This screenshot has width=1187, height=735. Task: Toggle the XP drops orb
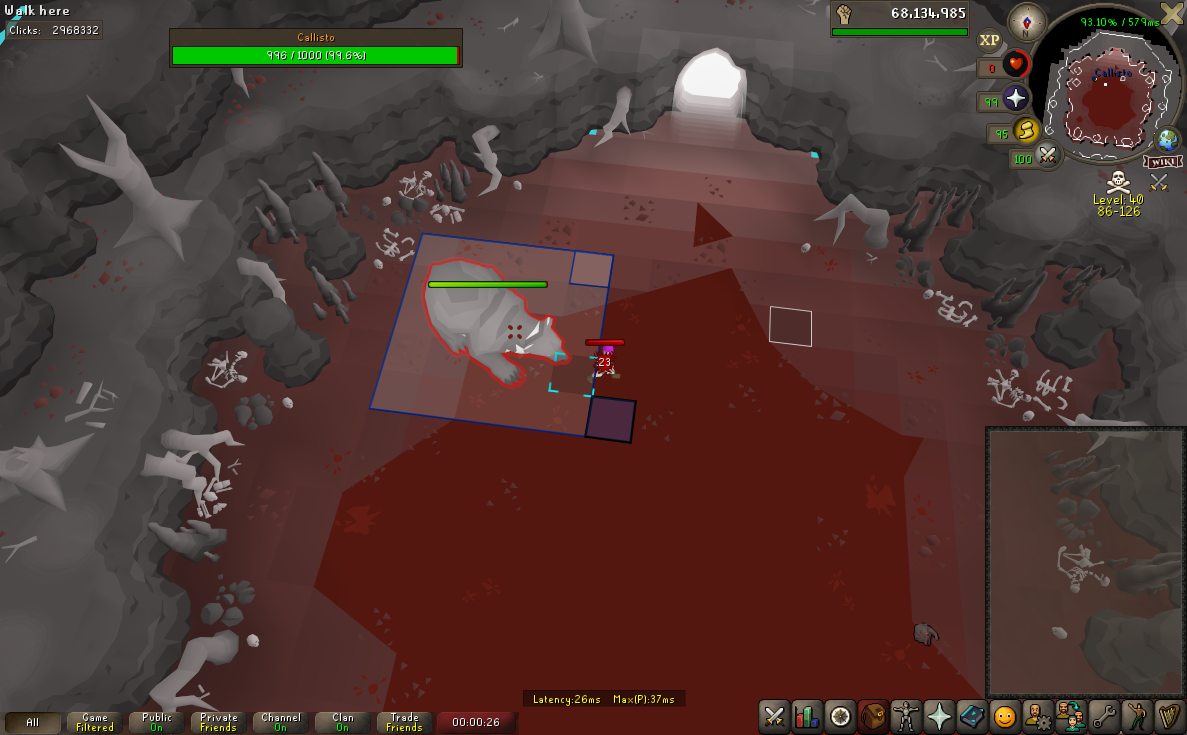point(989,40)
